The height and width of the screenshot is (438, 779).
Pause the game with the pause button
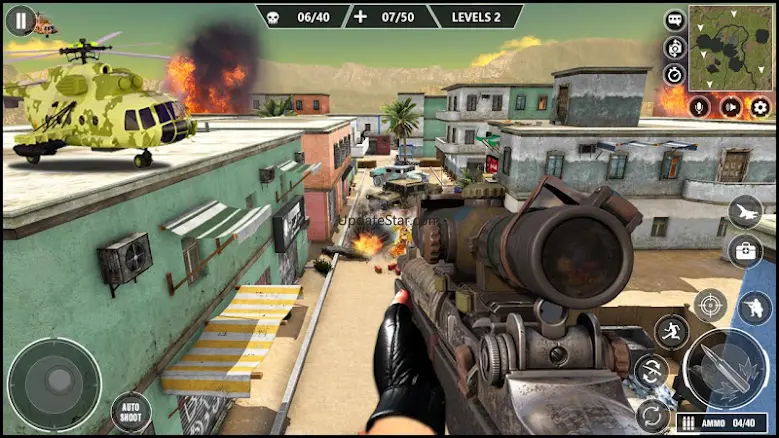pyautogui.click(x=20, y=21)
